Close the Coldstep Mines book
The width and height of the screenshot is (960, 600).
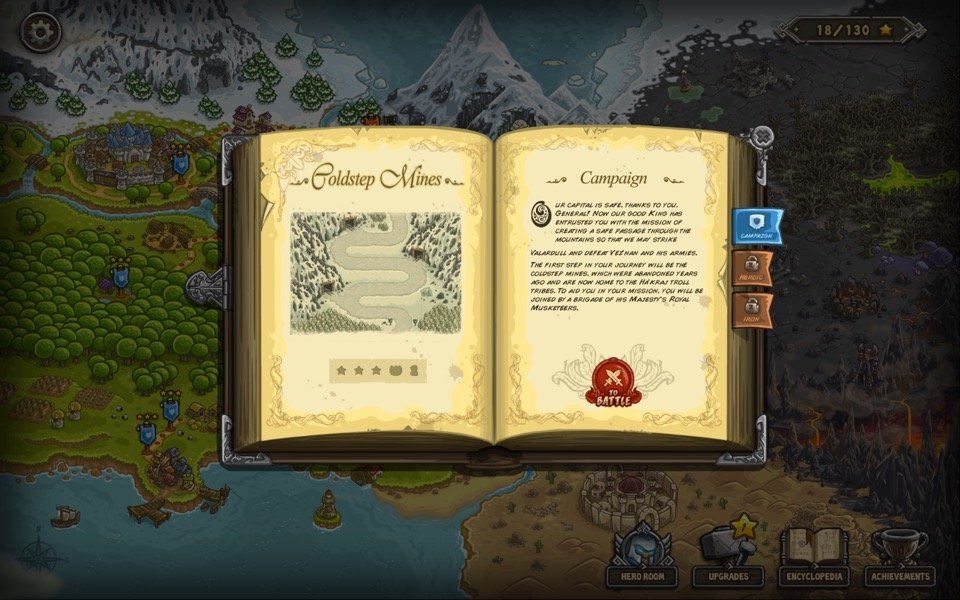(x=762, y=137)
